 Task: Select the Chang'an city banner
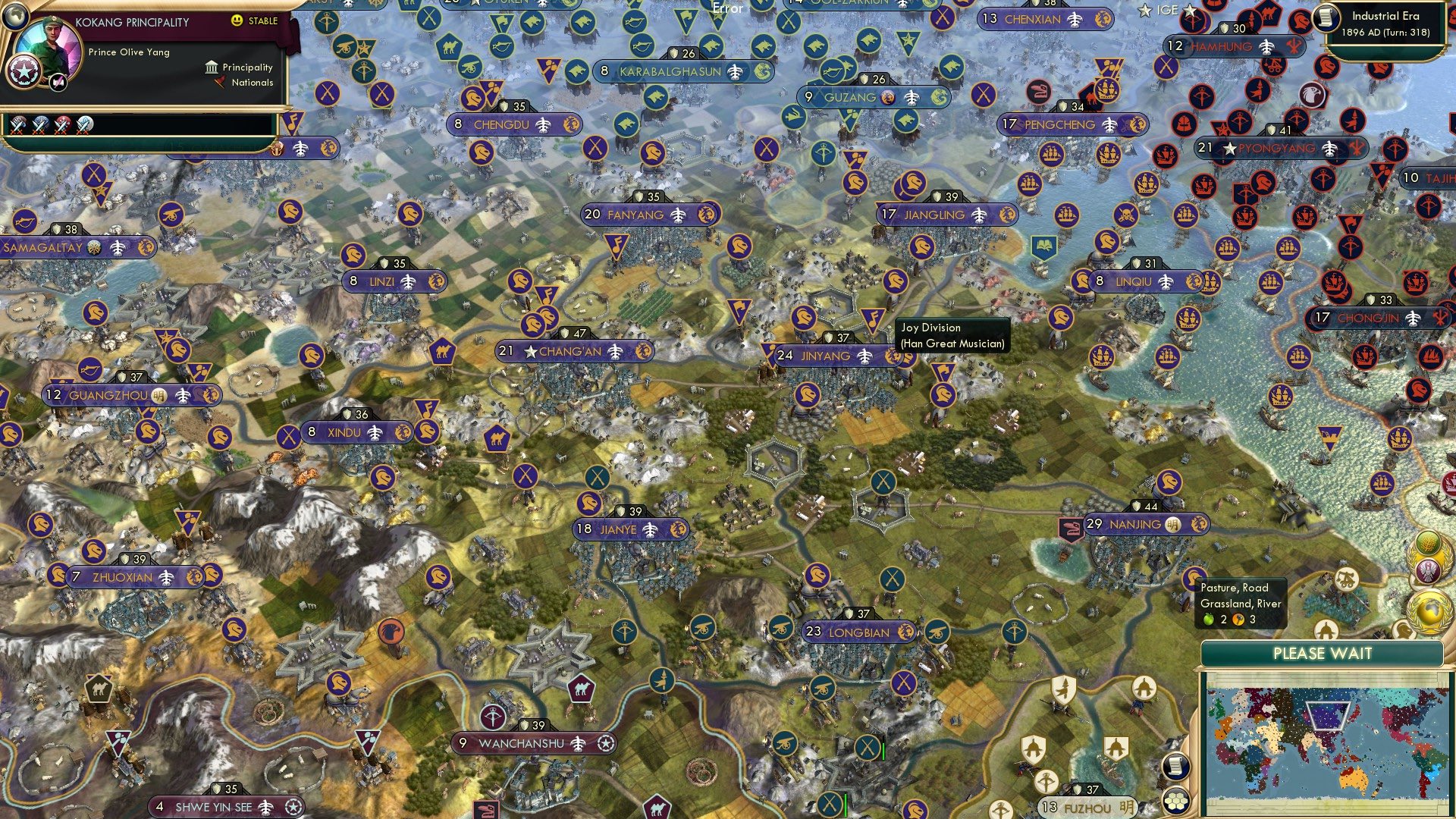point(573,351)
